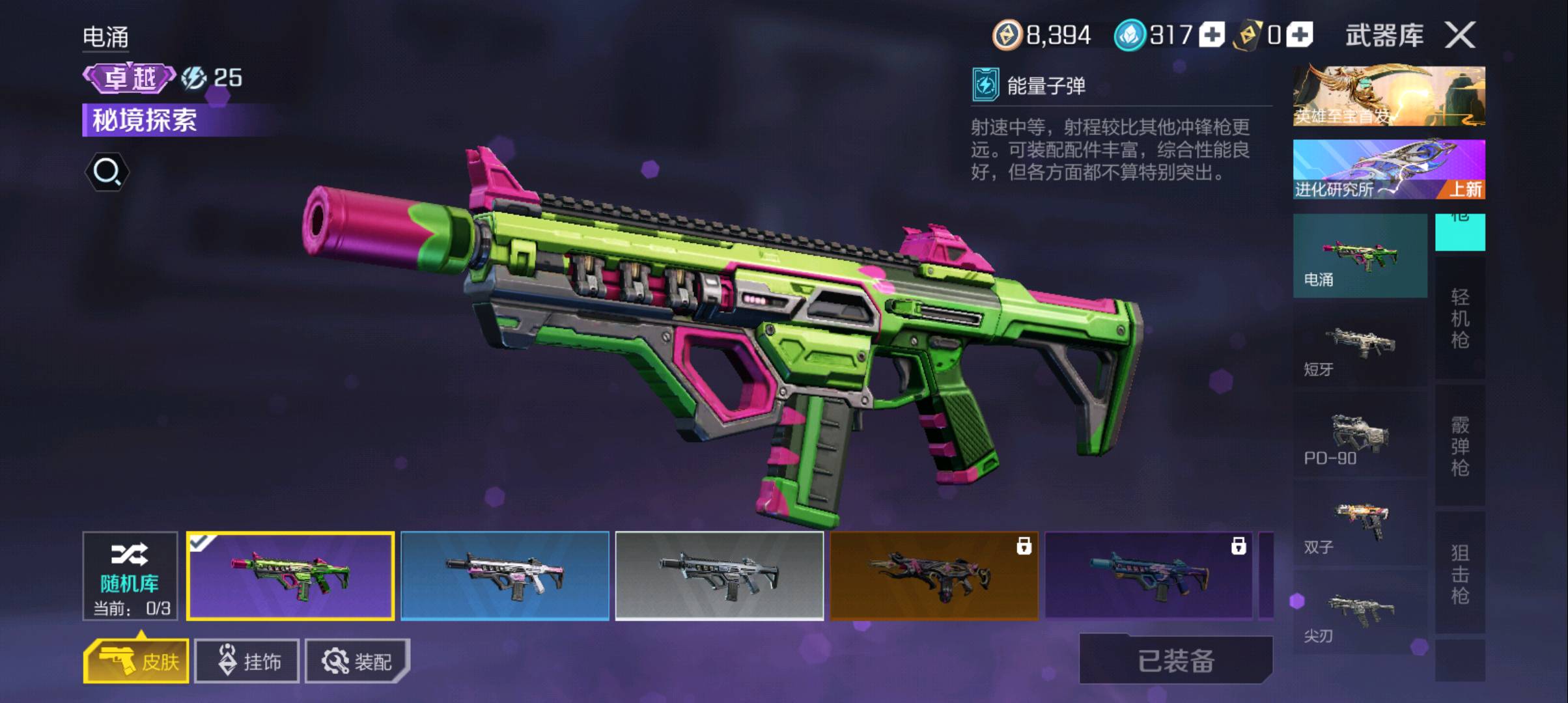Close the armory with the X button

[1460, 35]
